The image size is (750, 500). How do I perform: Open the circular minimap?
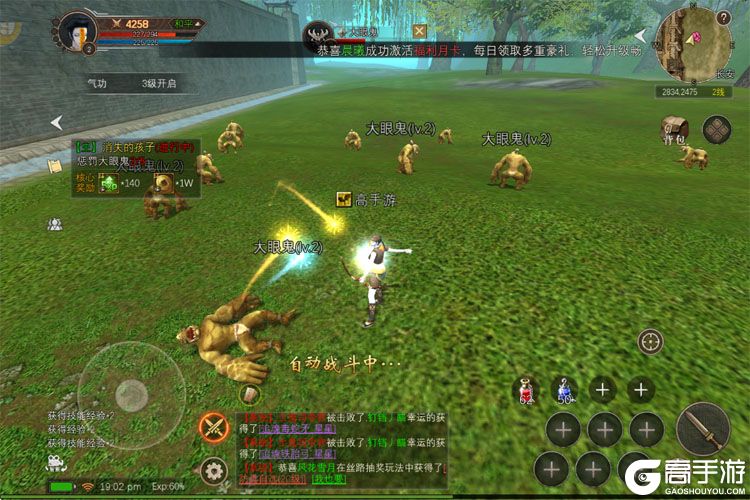coord(695,43)
